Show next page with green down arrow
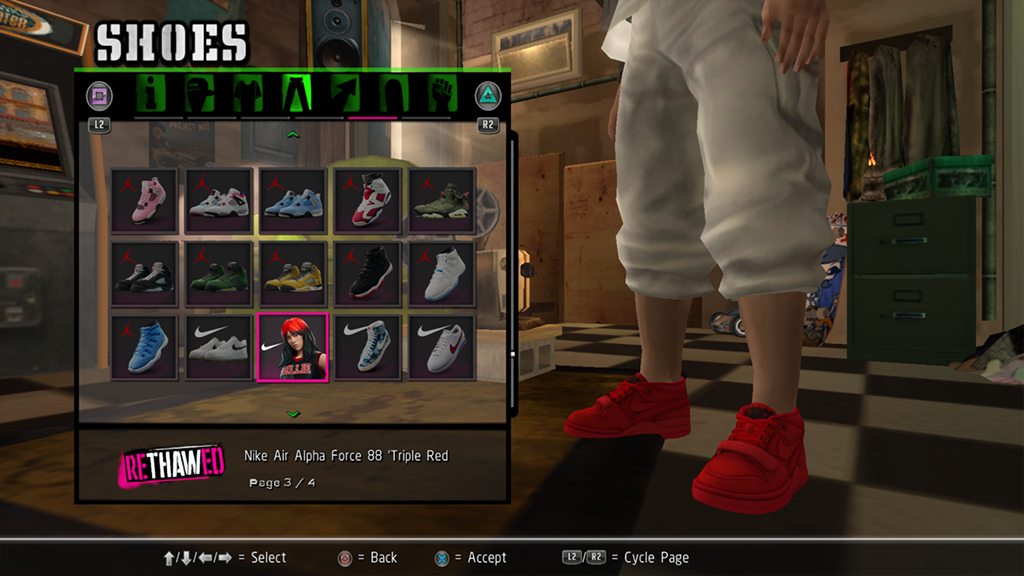 [x=293, y=413]
